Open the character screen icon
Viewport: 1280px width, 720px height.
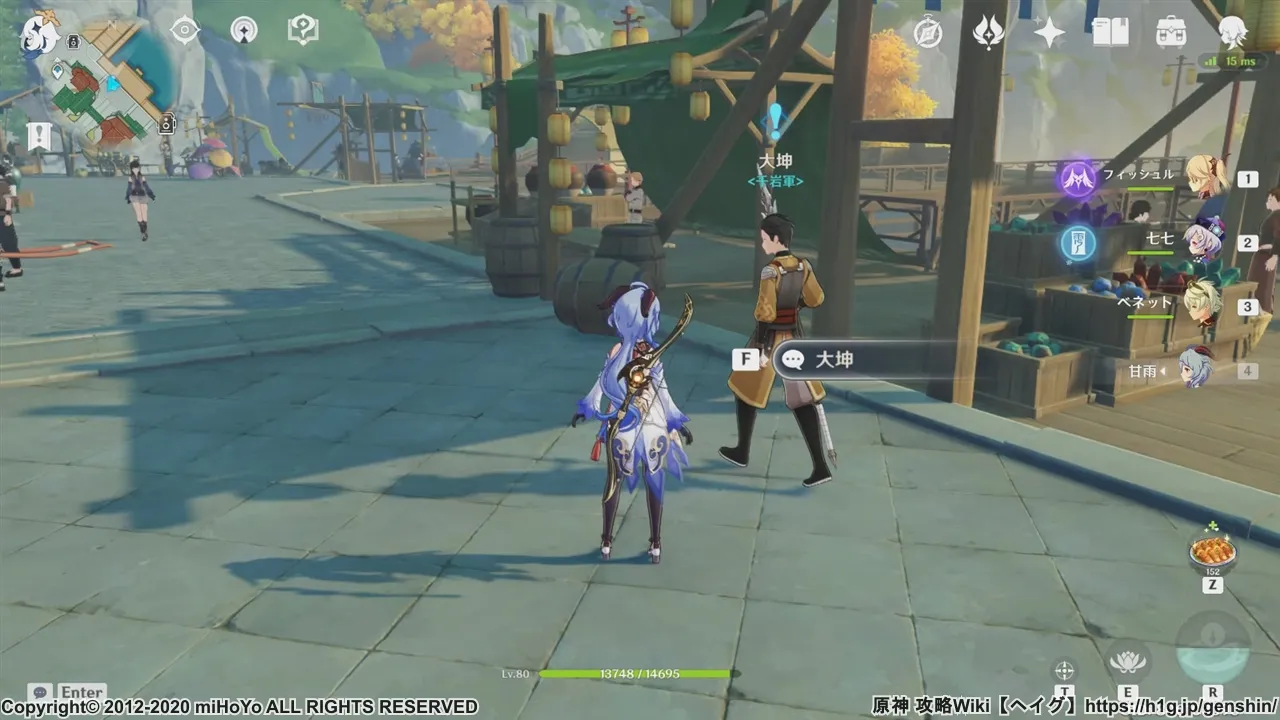(1232, 33)
